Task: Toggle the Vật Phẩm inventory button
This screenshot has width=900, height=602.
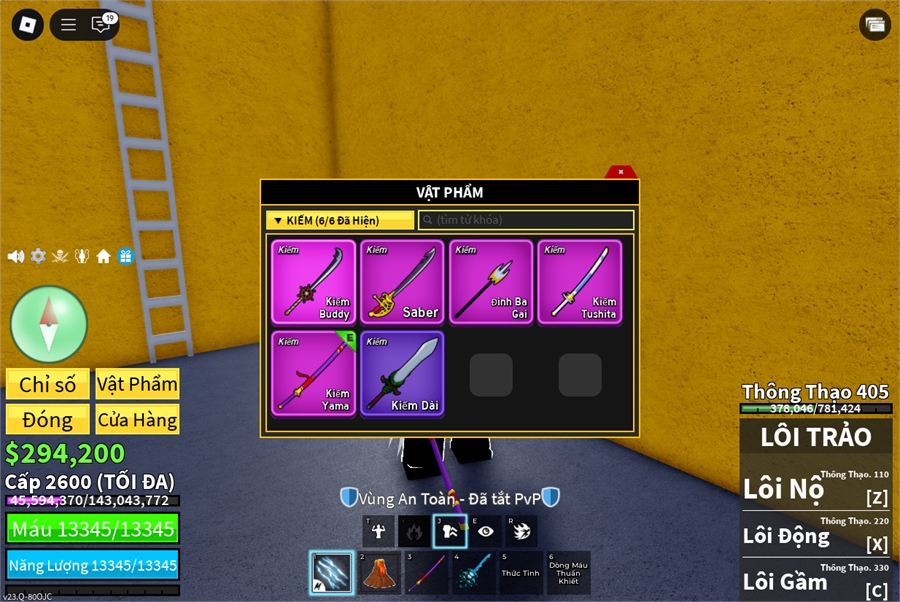Action: (137, 384)
